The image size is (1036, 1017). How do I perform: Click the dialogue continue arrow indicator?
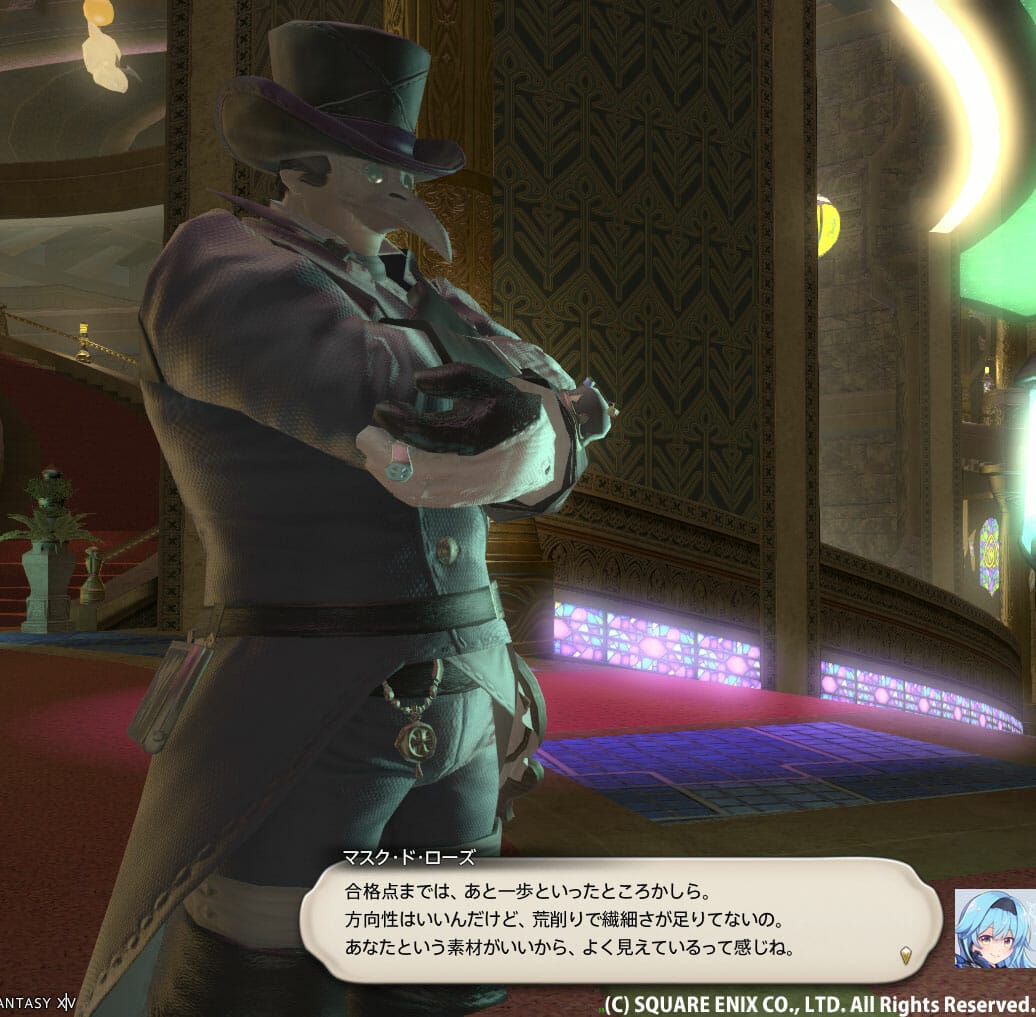[905, 954]
